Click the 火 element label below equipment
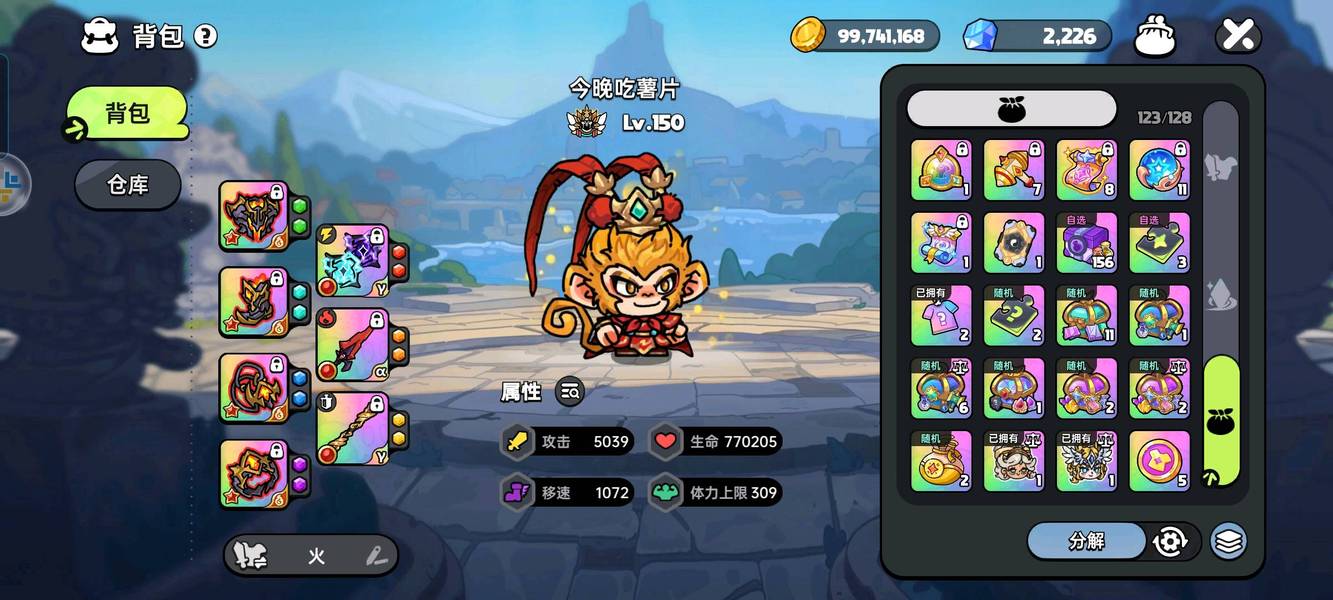 coord(316,557)
